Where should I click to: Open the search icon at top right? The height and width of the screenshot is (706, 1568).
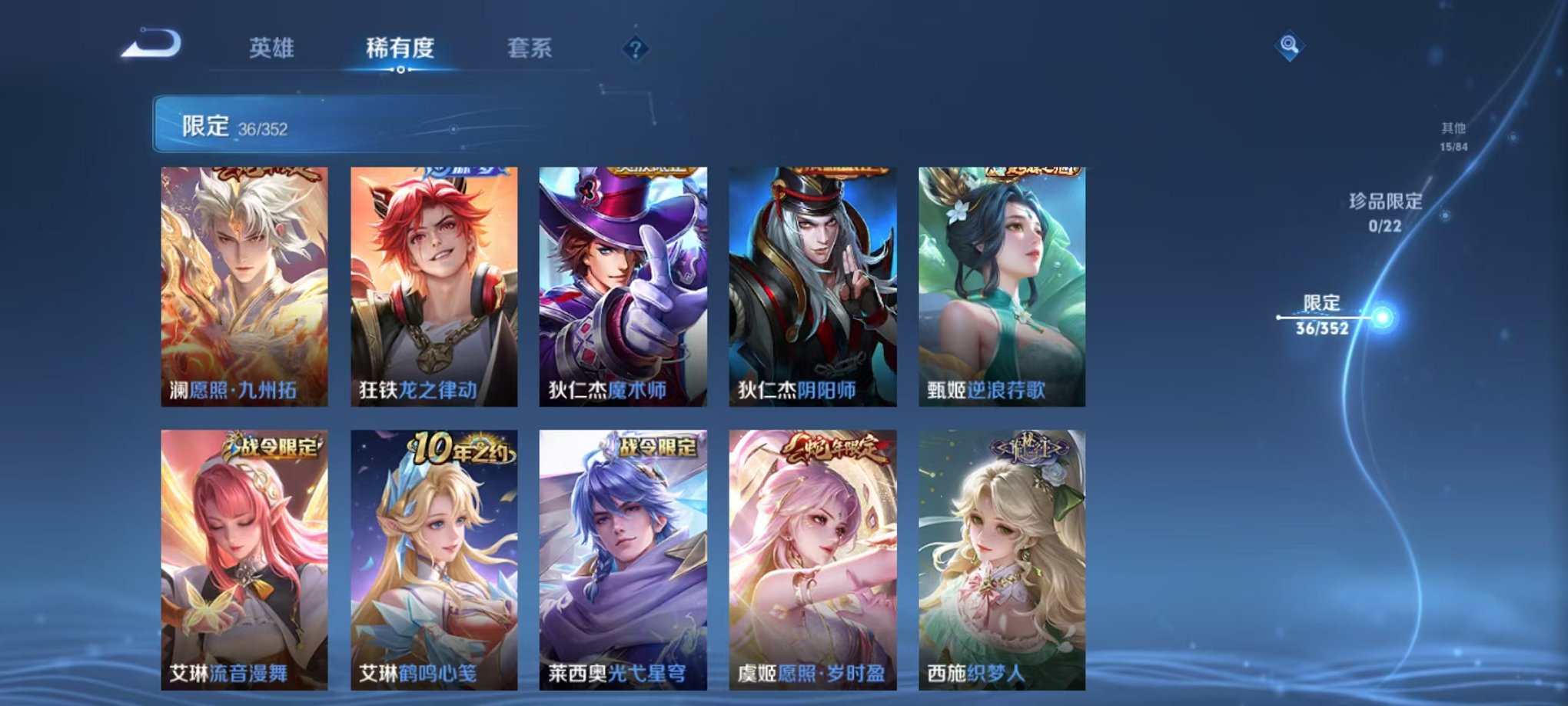coord(1290,46)
